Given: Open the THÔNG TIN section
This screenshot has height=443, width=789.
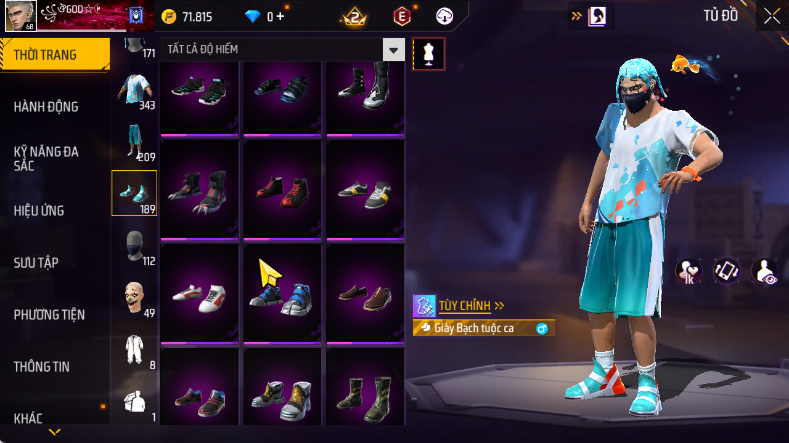Looking at the screenshot, I should pos(42,367).
